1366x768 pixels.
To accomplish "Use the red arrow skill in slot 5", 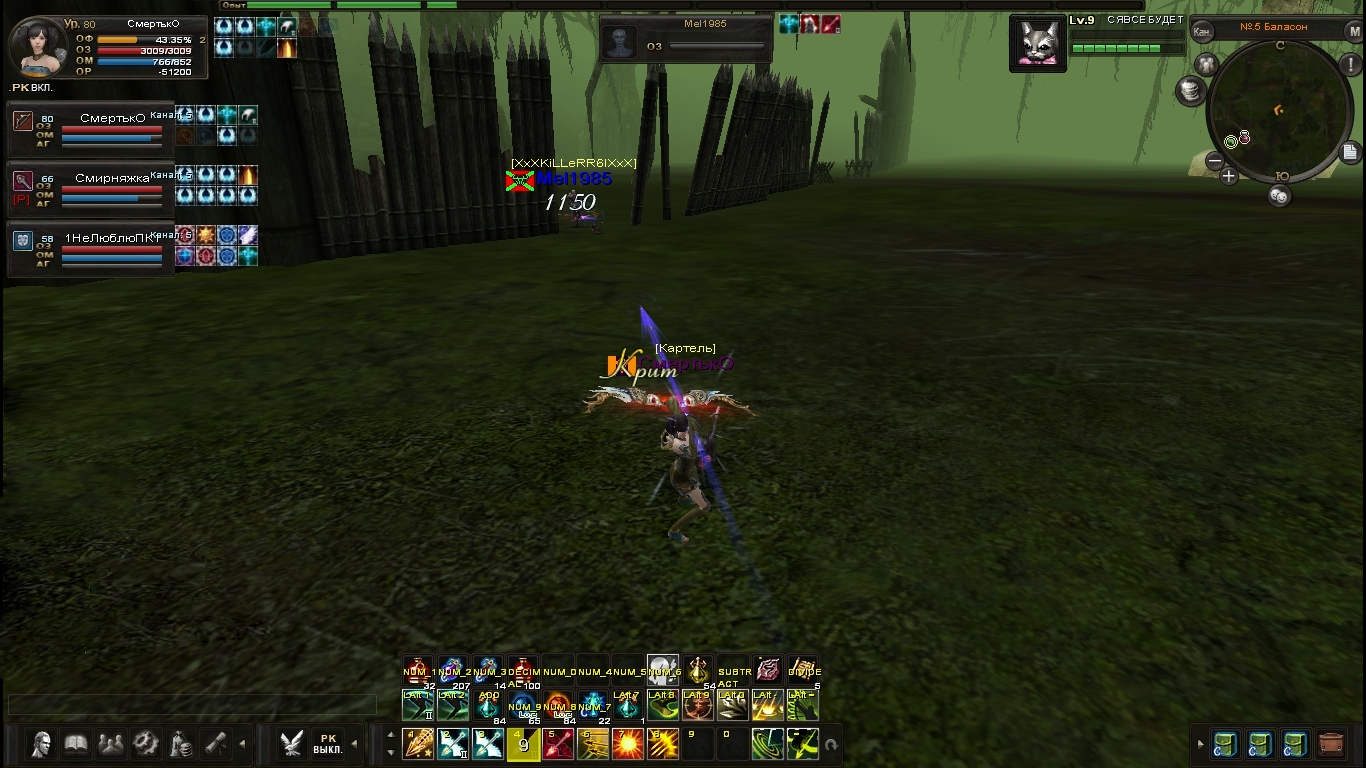I will [x=558, y=744].
